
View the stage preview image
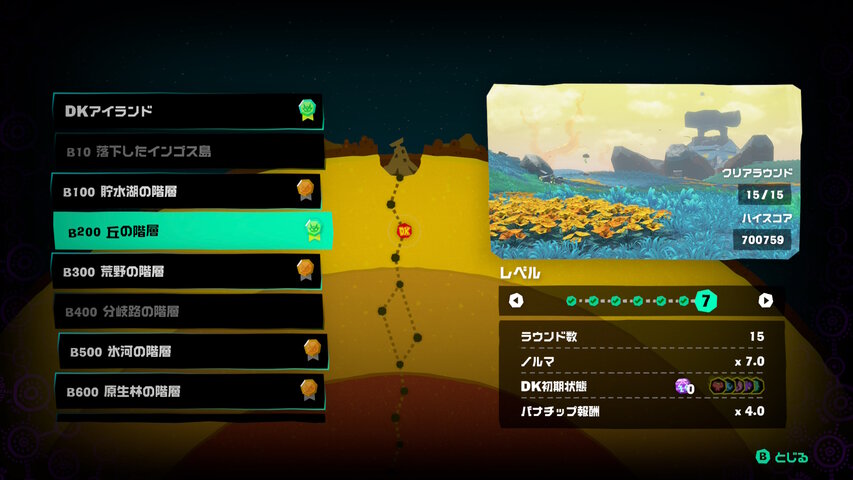pos(644,171)
